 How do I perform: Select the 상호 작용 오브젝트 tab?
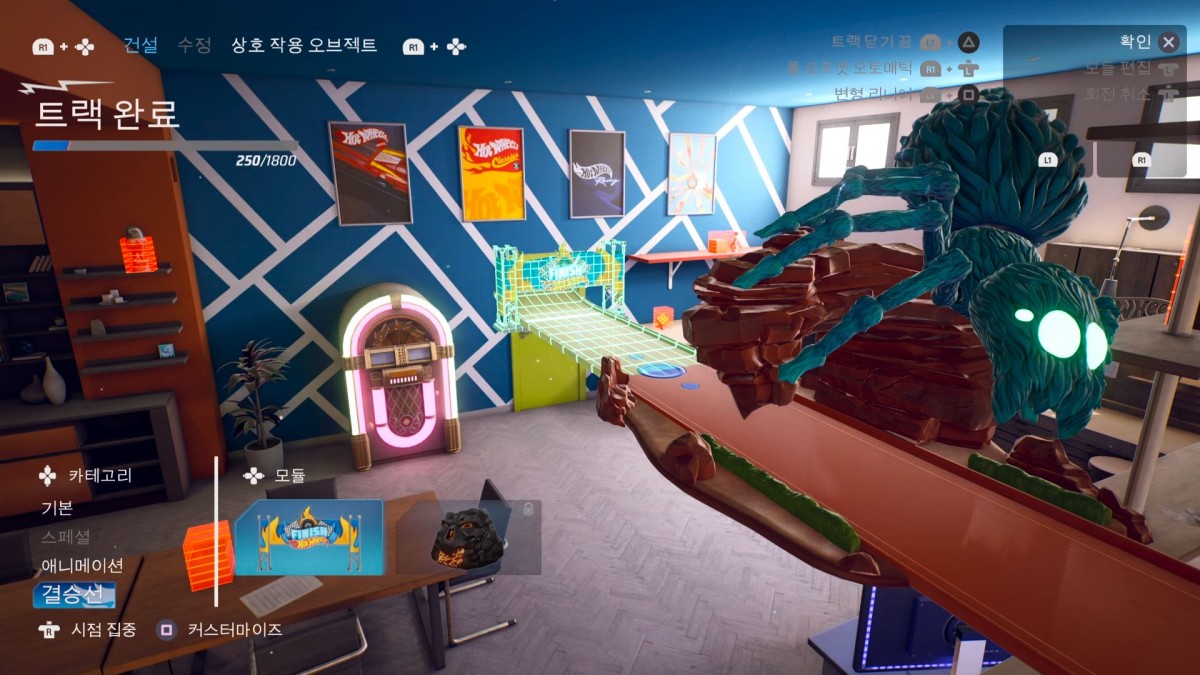tap(304, 45)
